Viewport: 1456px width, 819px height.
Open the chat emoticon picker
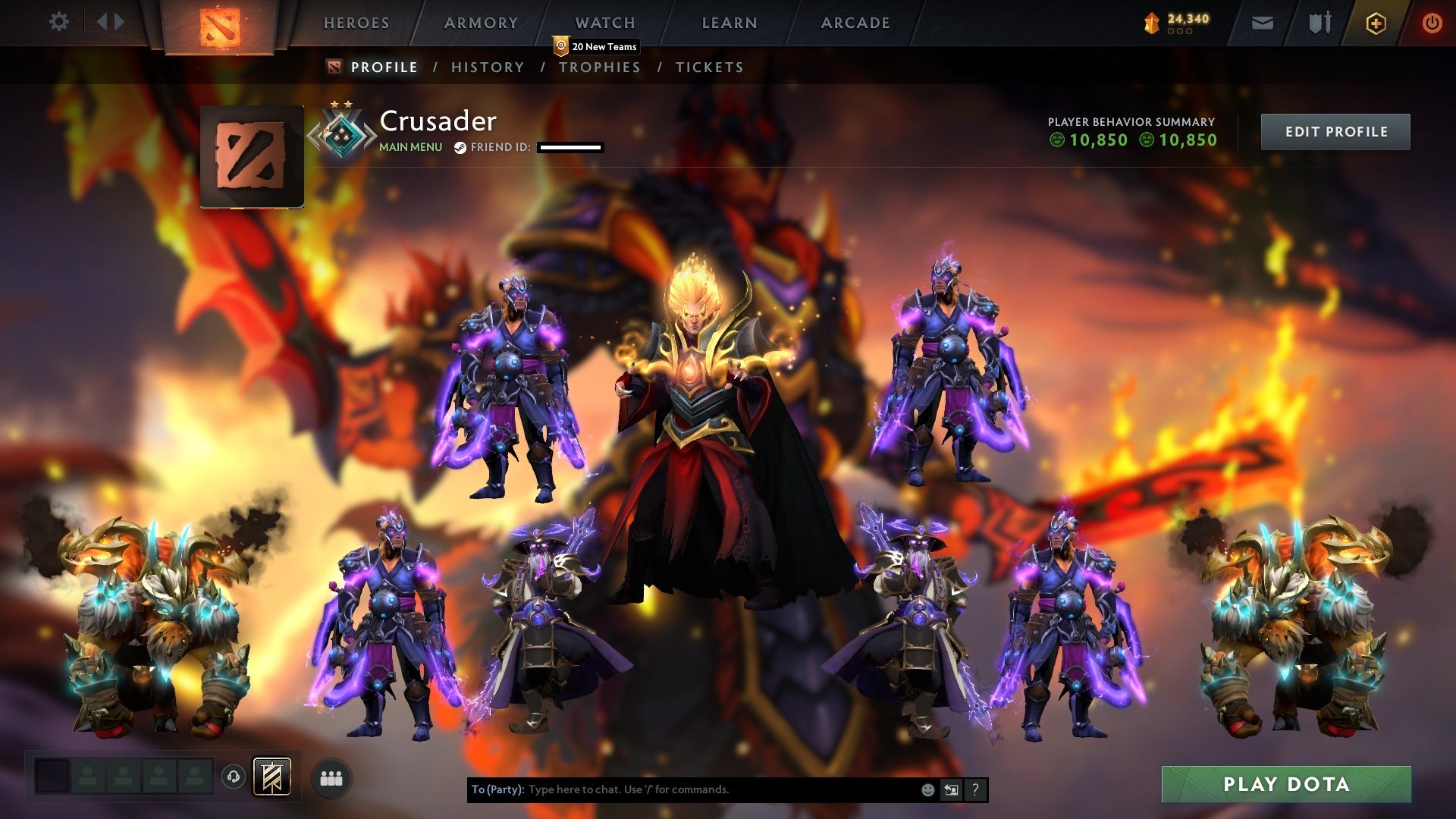(x=927, y=790)
